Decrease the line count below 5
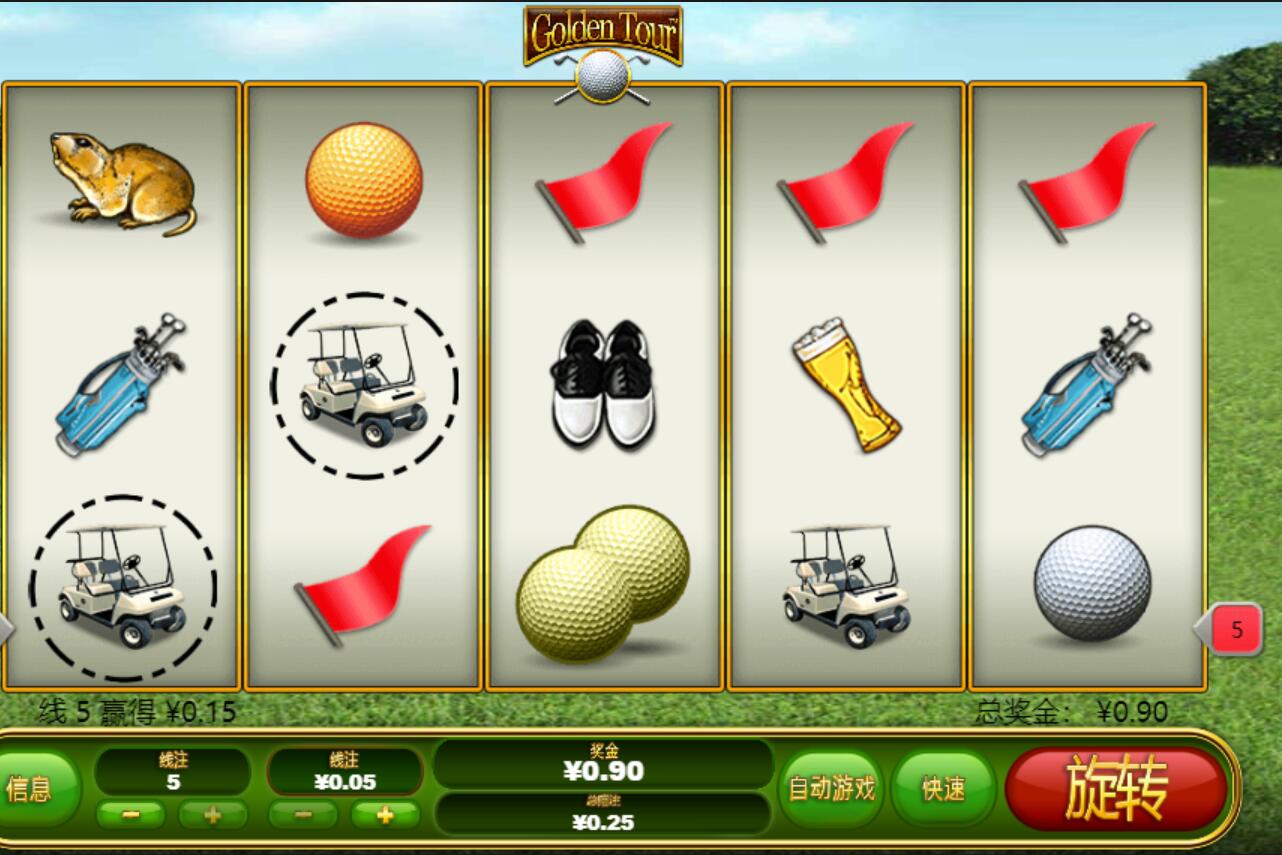Image resolution: width=1282 pixels, height=855 pixels. (131, 815)
